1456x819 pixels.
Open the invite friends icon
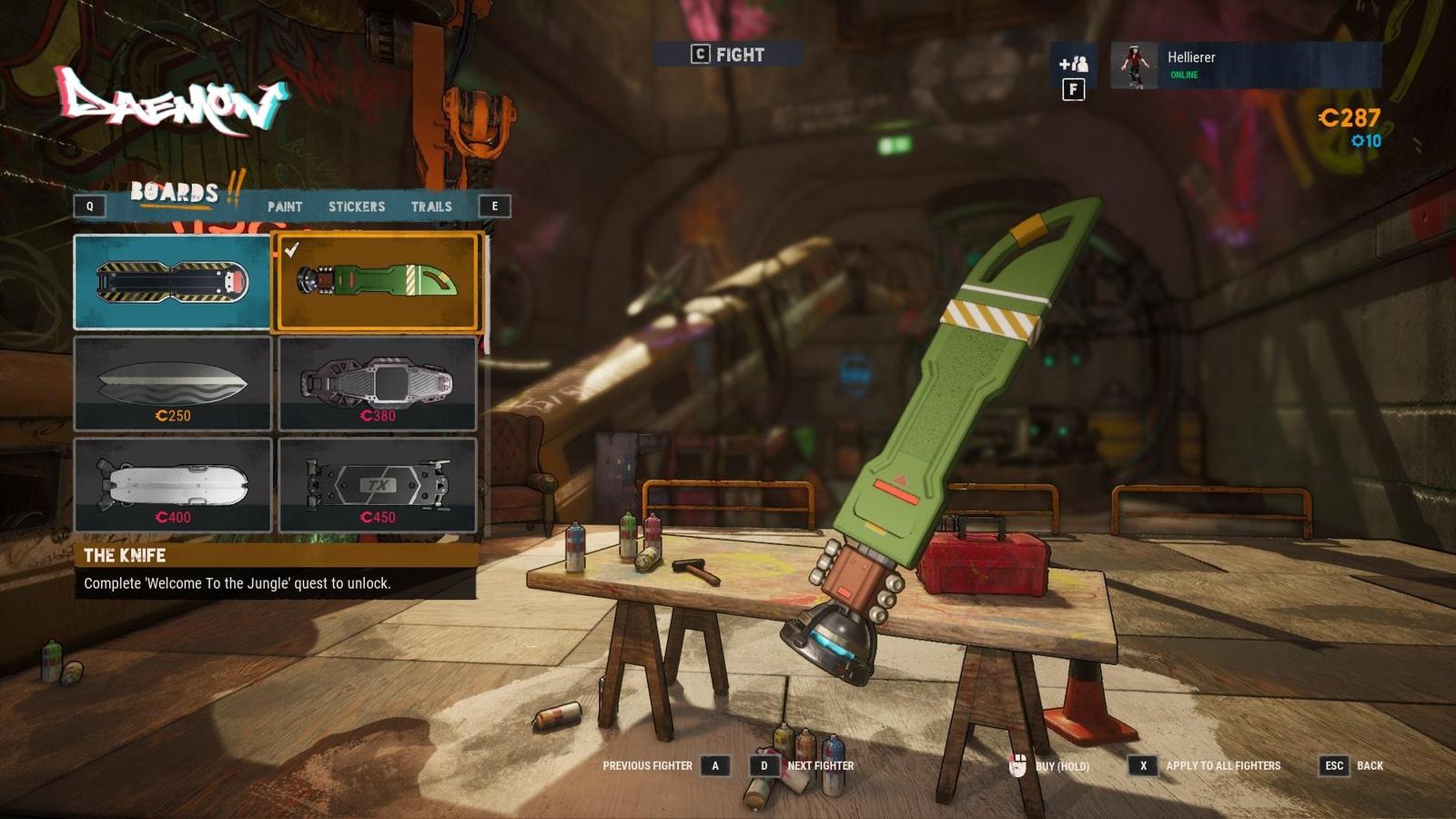pos(1074,64)
